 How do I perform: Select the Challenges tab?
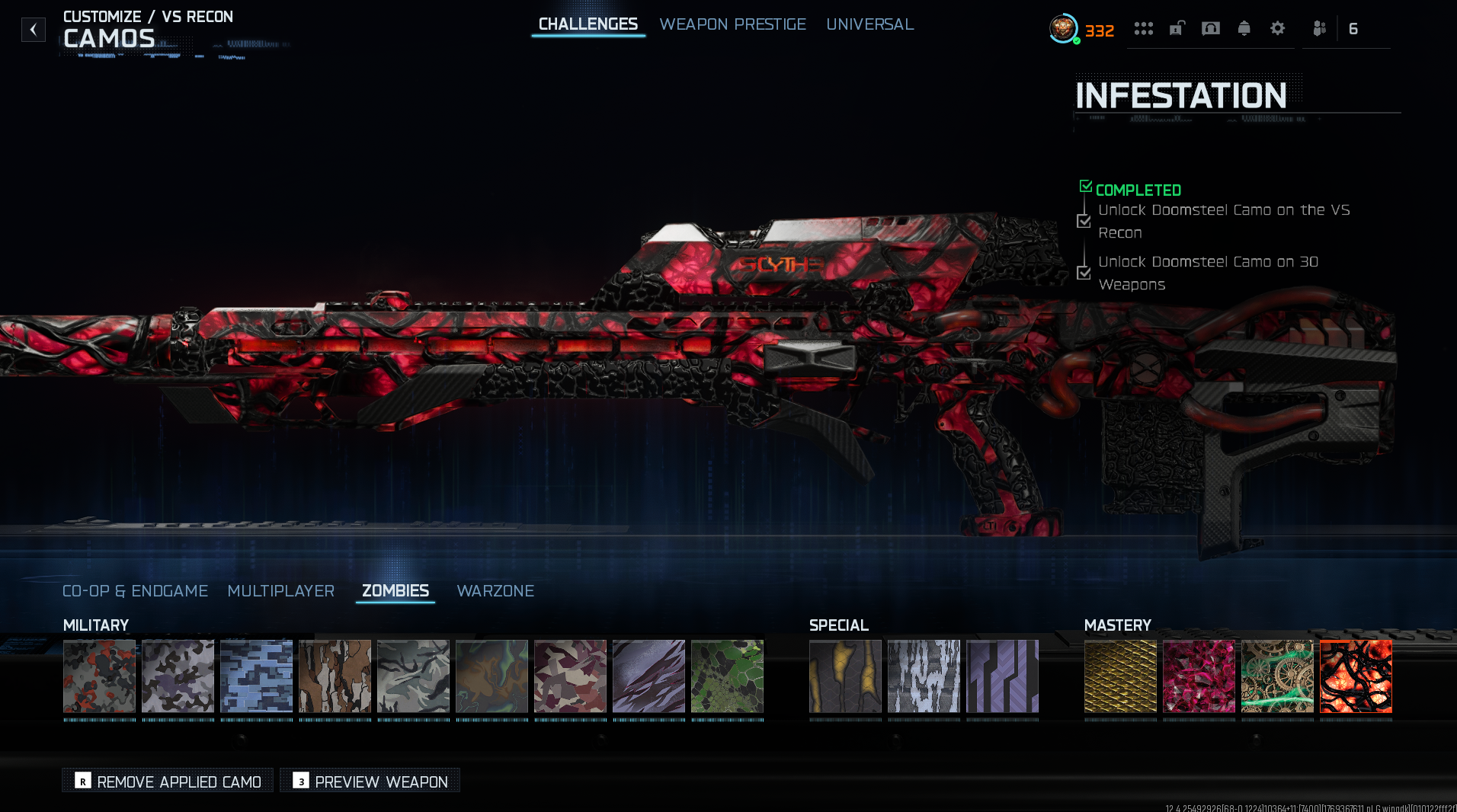pyautogui.click(x=588, y=24)
